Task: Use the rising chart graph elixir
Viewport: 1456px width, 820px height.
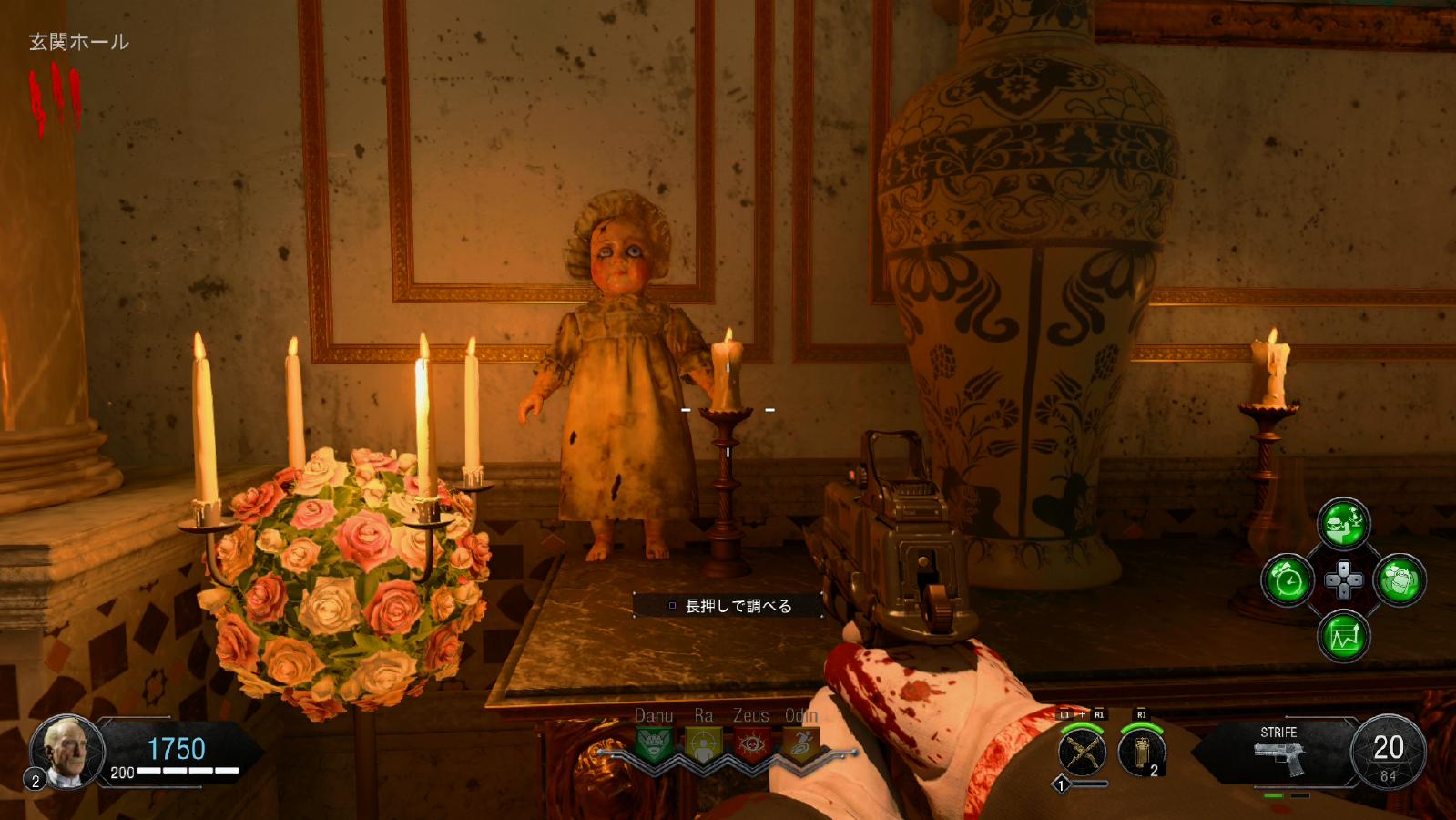Action: [x=1344, y=636]
